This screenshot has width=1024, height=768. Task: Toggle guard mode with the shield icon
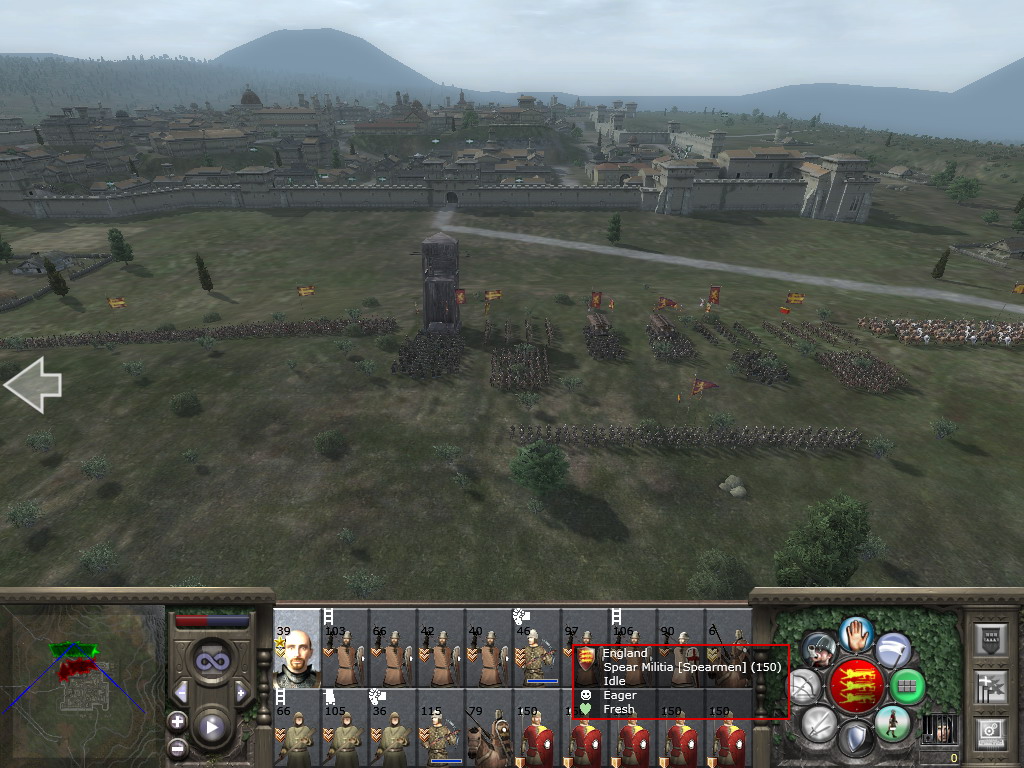click(855, 740)
